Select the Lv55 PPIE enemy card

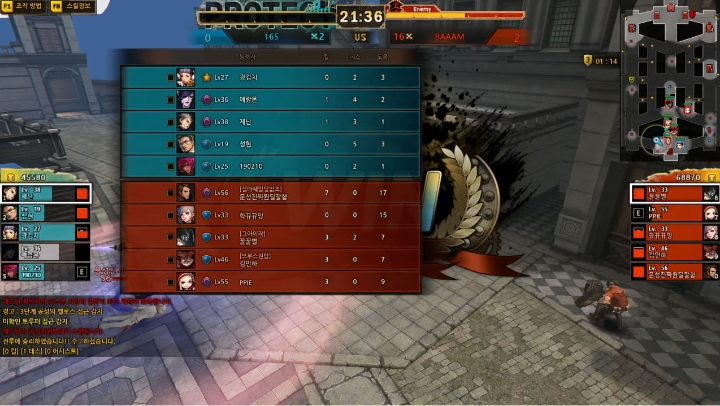coord(674,212)
